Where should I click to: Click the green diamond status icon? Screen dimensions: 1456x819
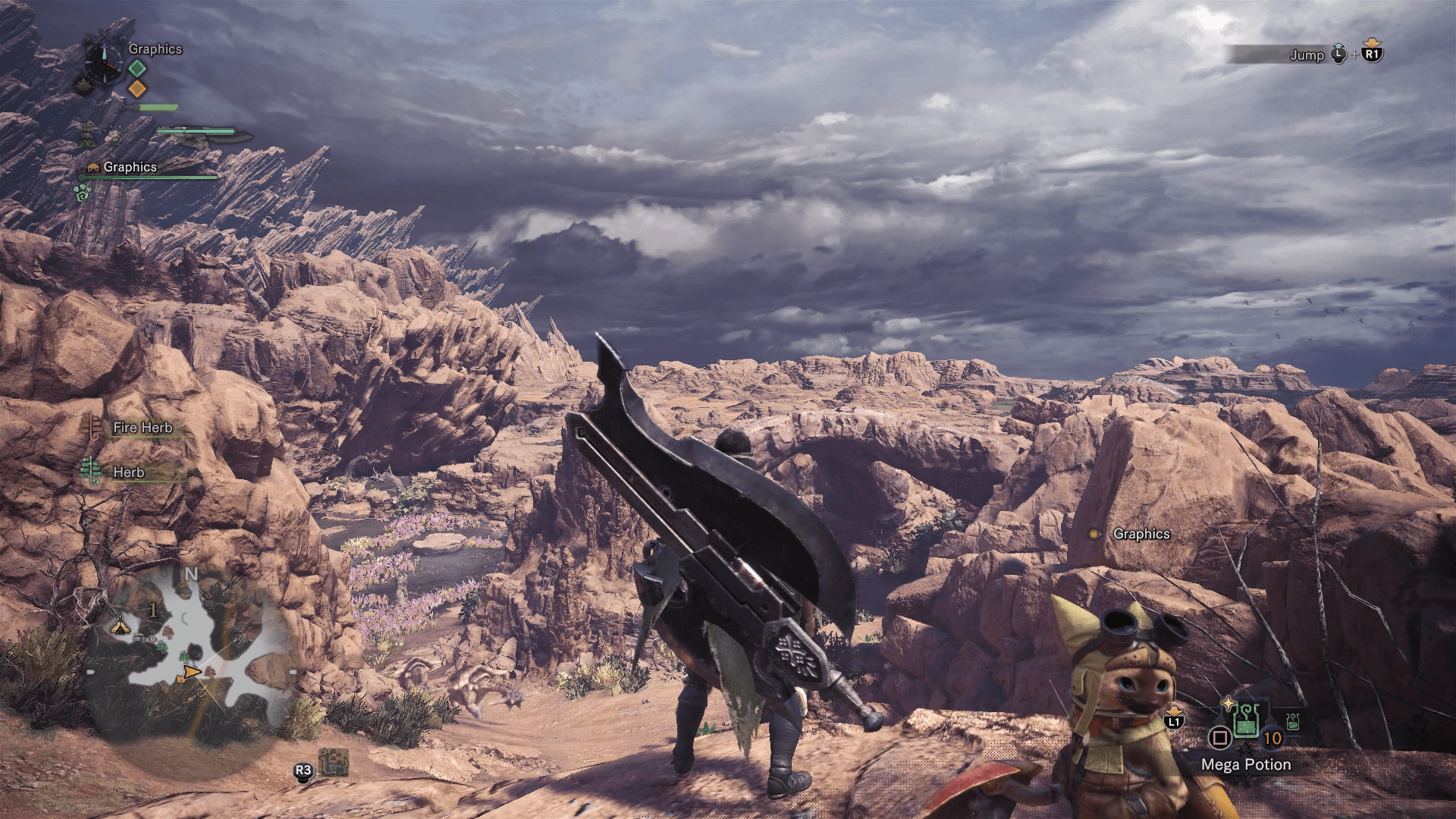(x=136, y=68)
